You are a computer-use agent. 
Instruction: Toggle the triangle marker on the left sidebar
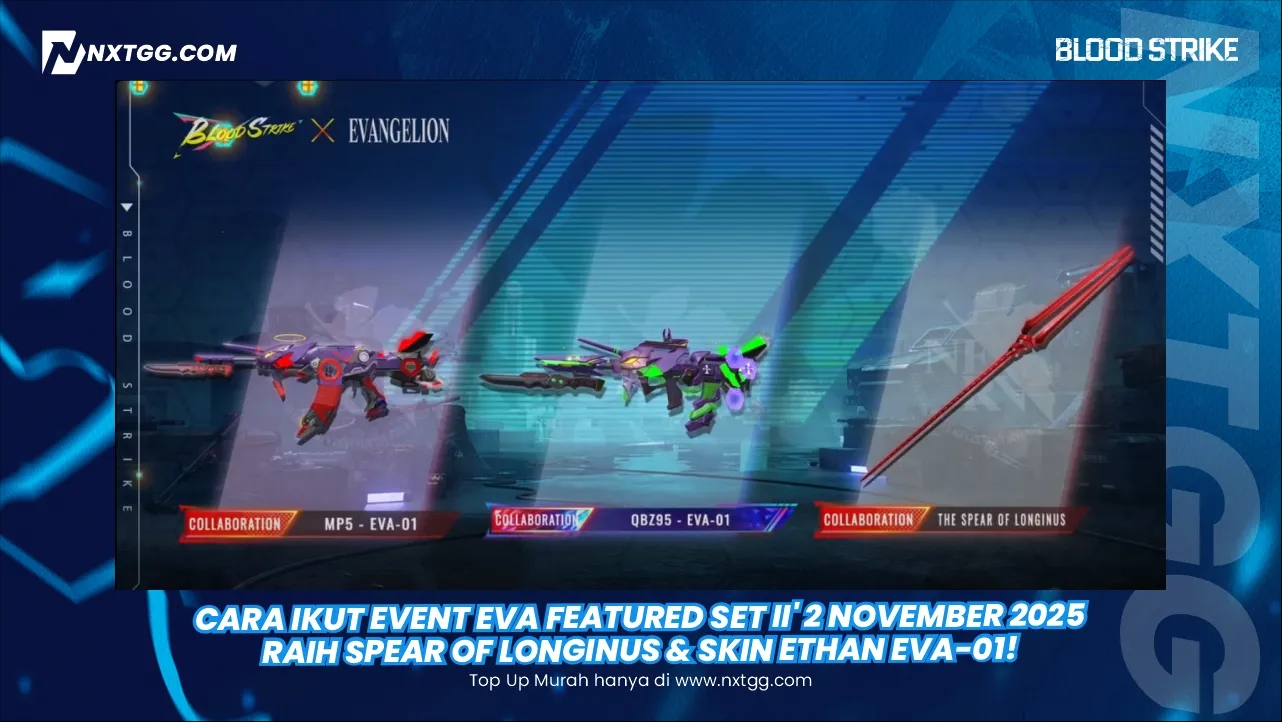click(125, 208)
